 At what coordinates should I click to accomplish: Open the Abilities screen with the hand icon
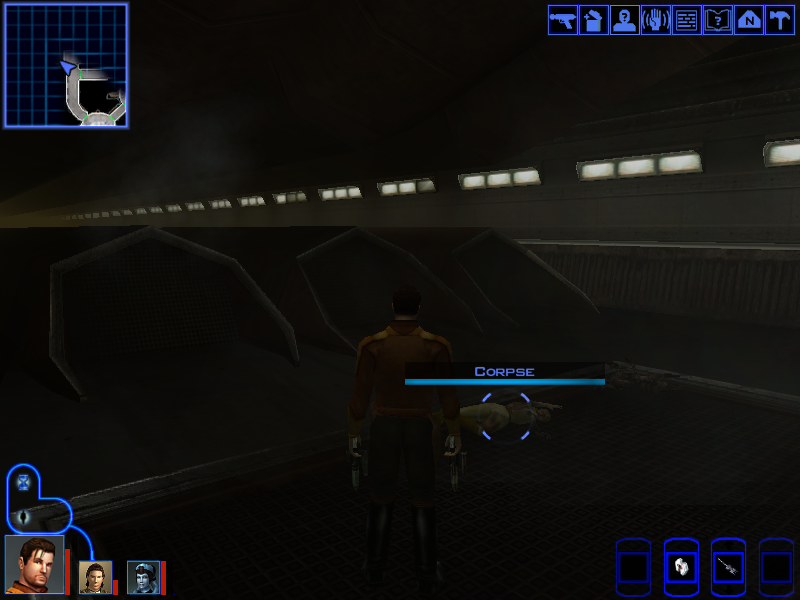click(x=655, y=20)
